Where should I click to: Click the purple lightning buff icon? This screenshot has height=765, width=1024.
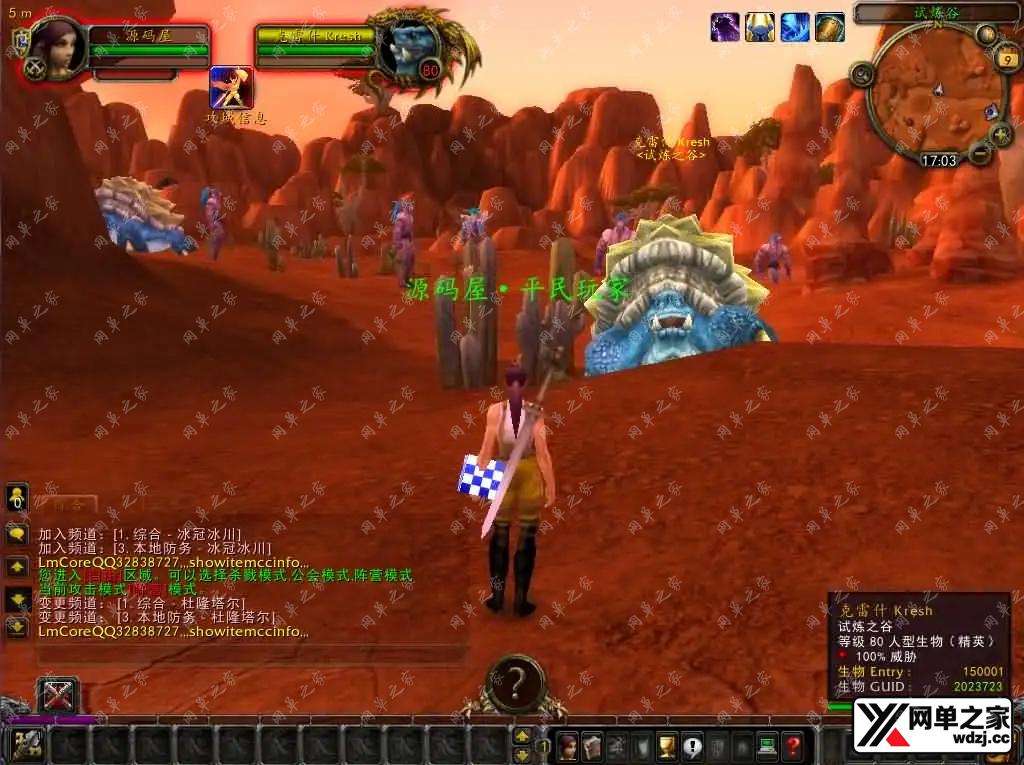[725, 27]
